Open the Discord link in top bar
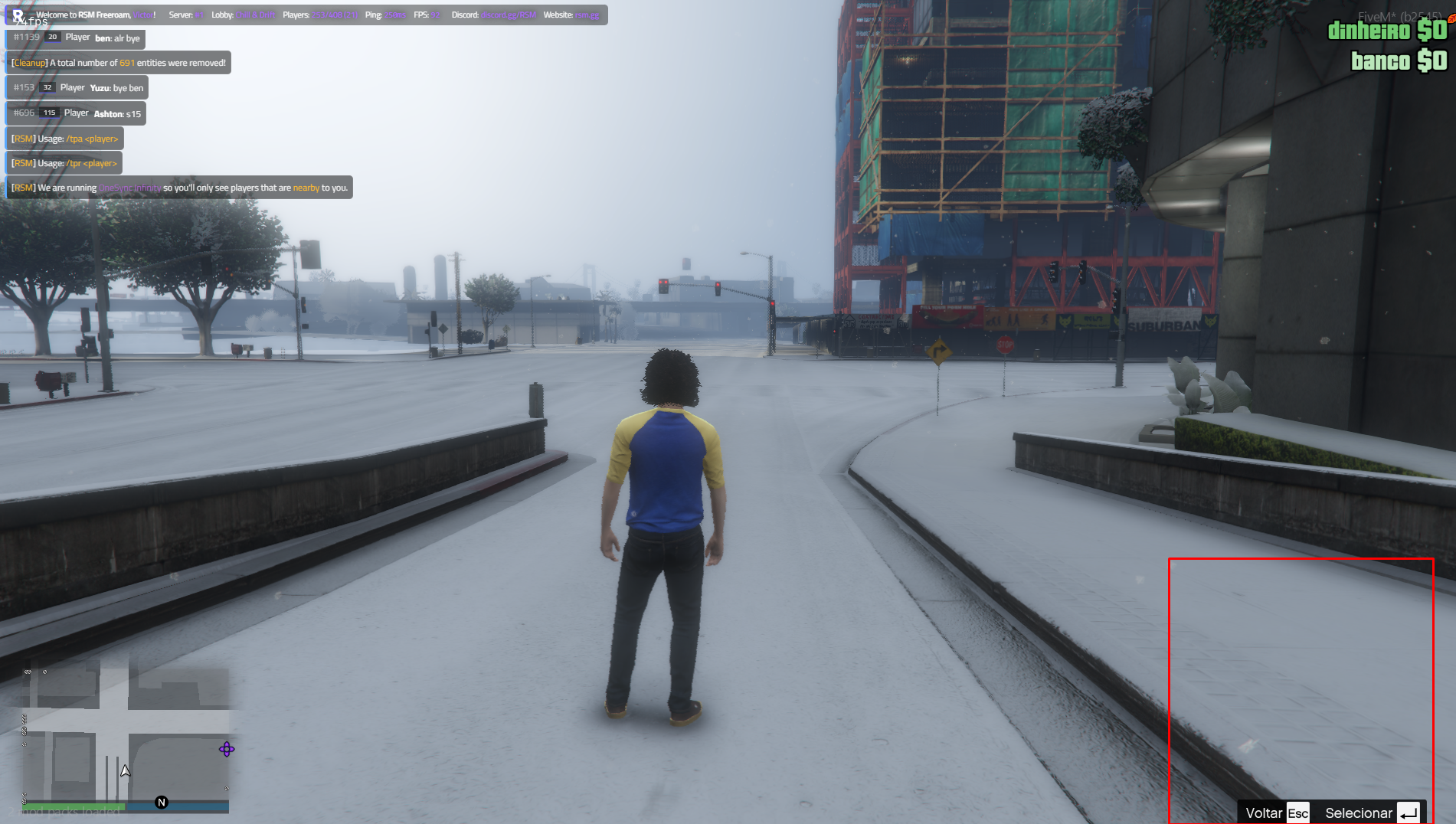This screenshot has height=824, width=1456. pyautogui.click(x=508, y=15)
